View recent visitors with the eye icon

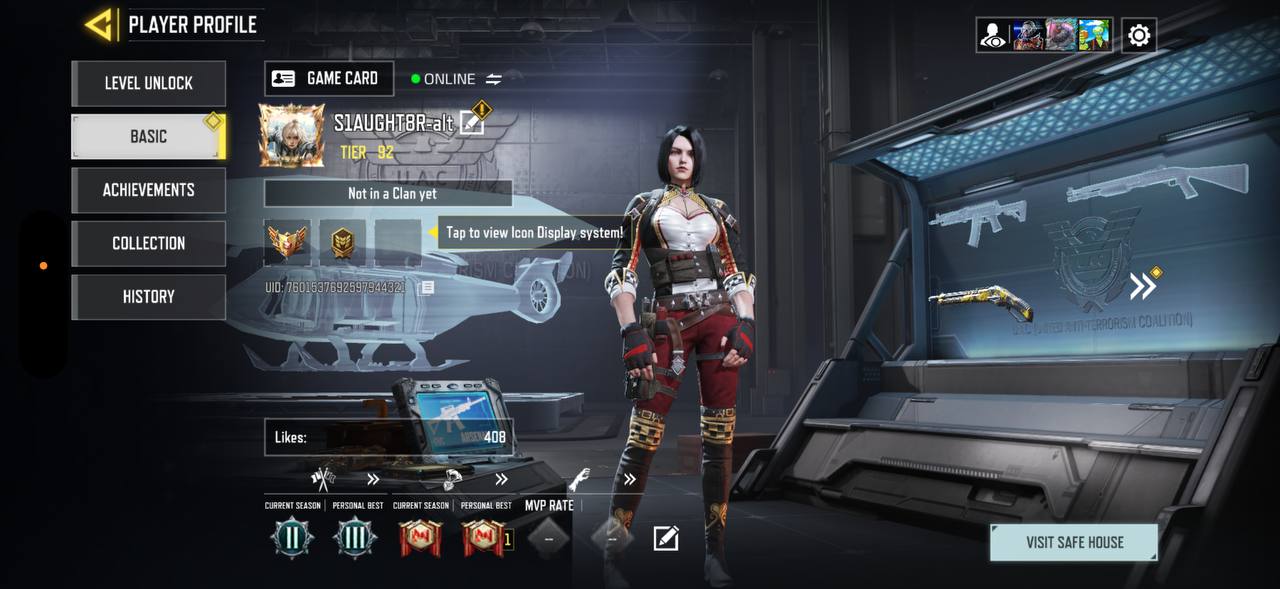coord(993,36)
